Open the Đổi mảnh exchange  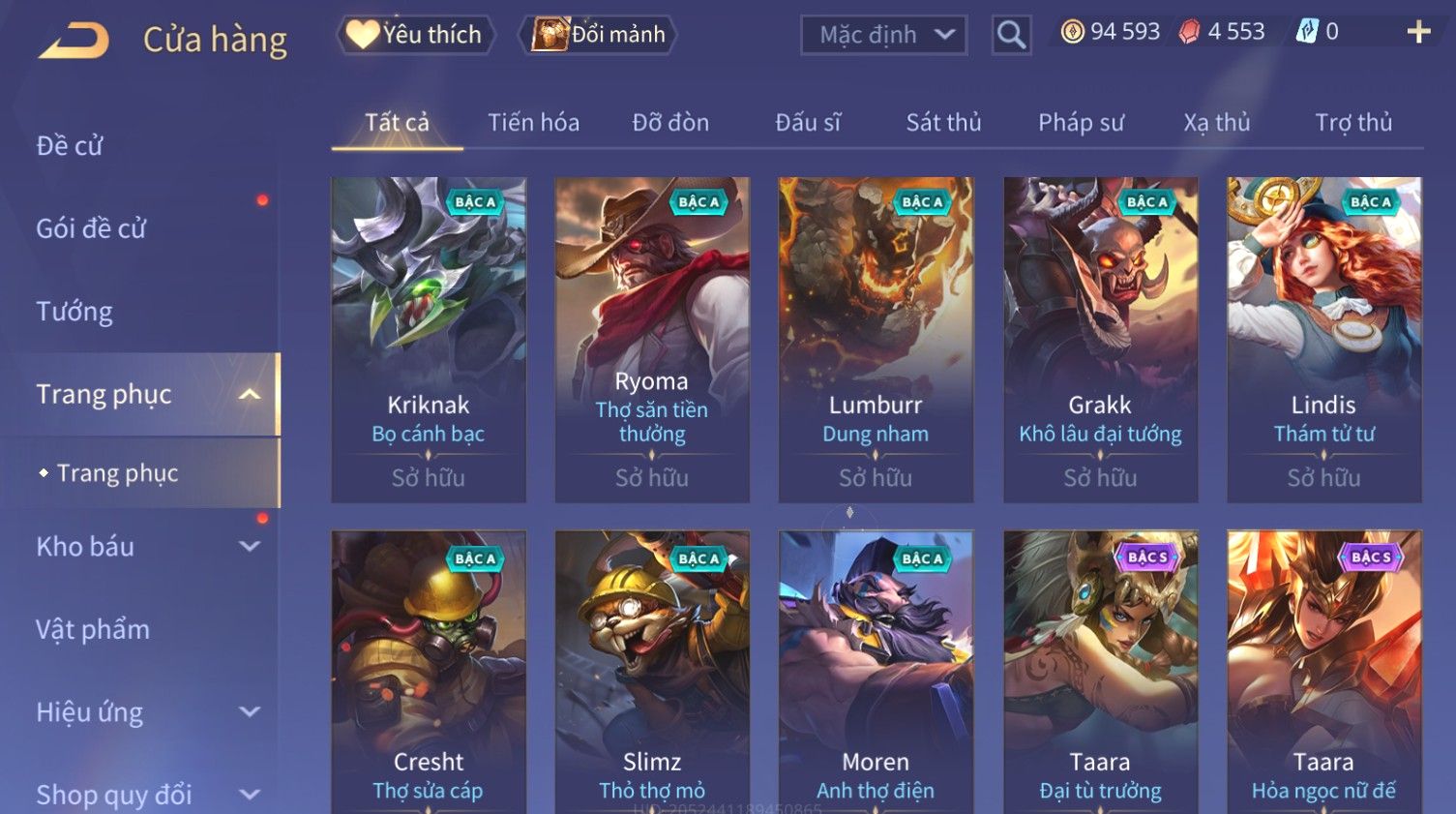(599, 35)
